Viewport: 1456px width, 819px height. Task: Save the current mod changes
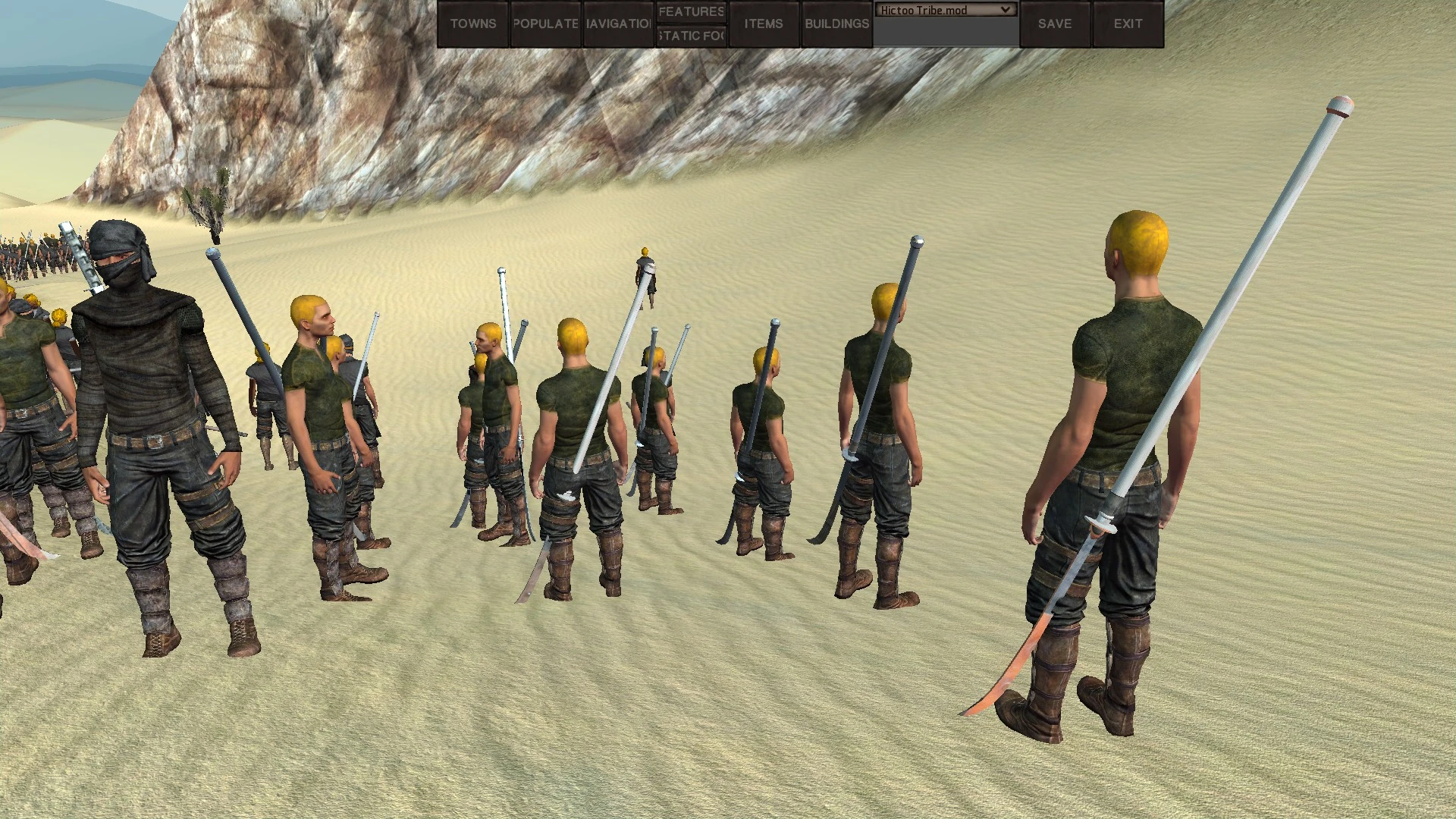[x=1054, y=24]
